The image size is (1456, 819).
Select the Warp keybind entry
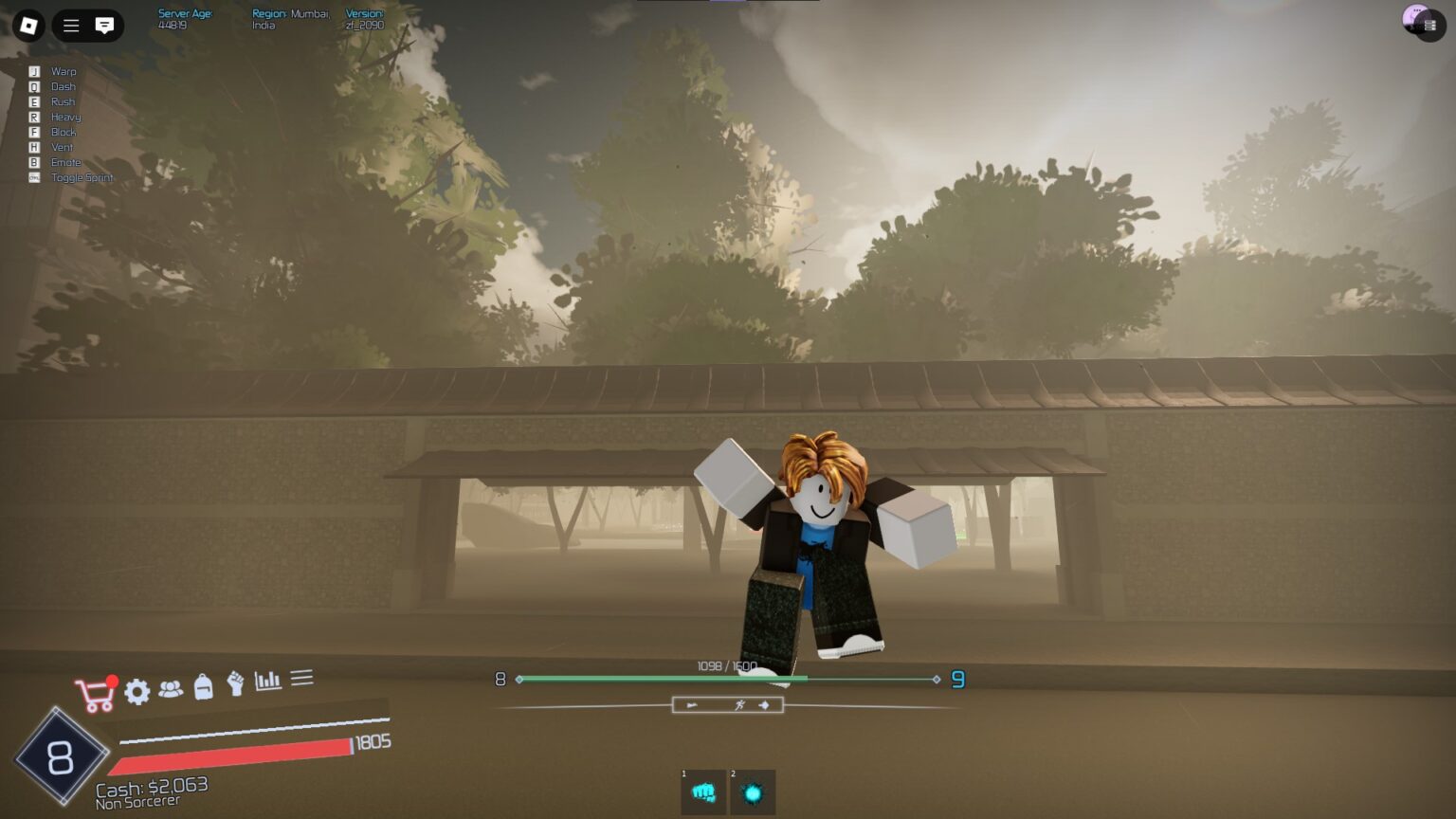pos(64,71)
